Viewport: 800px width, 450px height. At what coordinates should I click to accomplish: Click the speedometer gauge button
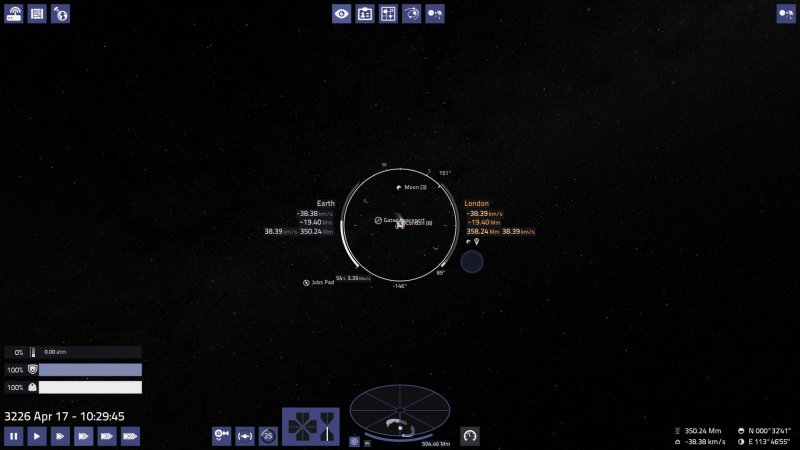469,435
